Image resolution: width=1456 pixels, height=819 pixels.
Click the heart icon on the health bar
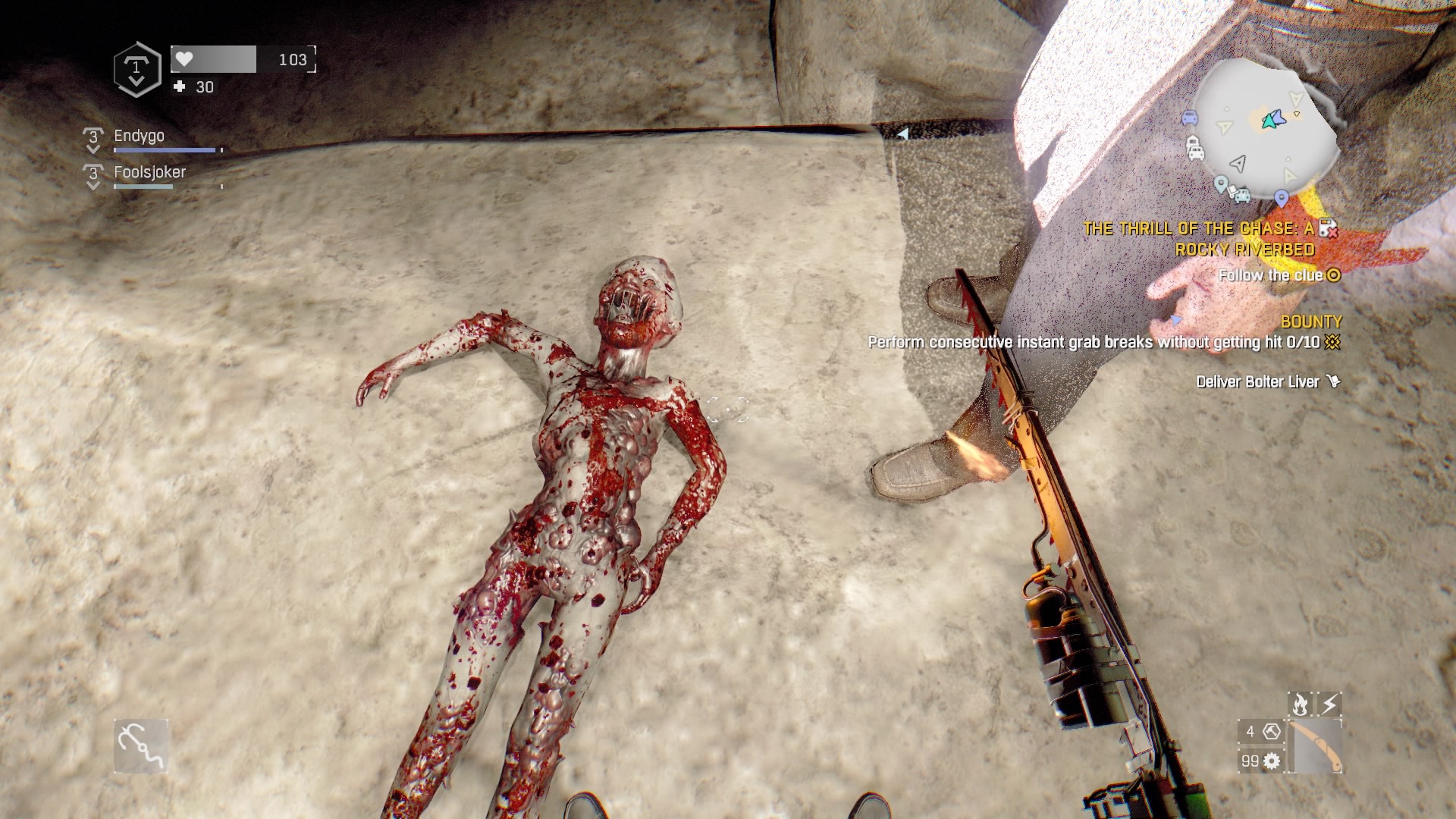[x=183, y=61]
